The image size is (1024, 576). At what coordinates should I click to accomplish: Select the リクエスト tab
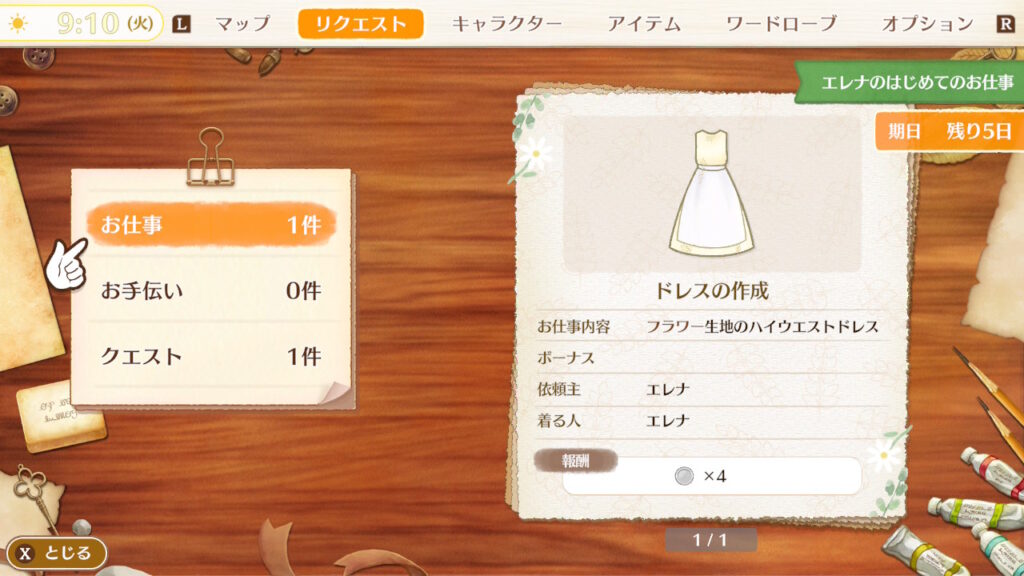point(360,24)
